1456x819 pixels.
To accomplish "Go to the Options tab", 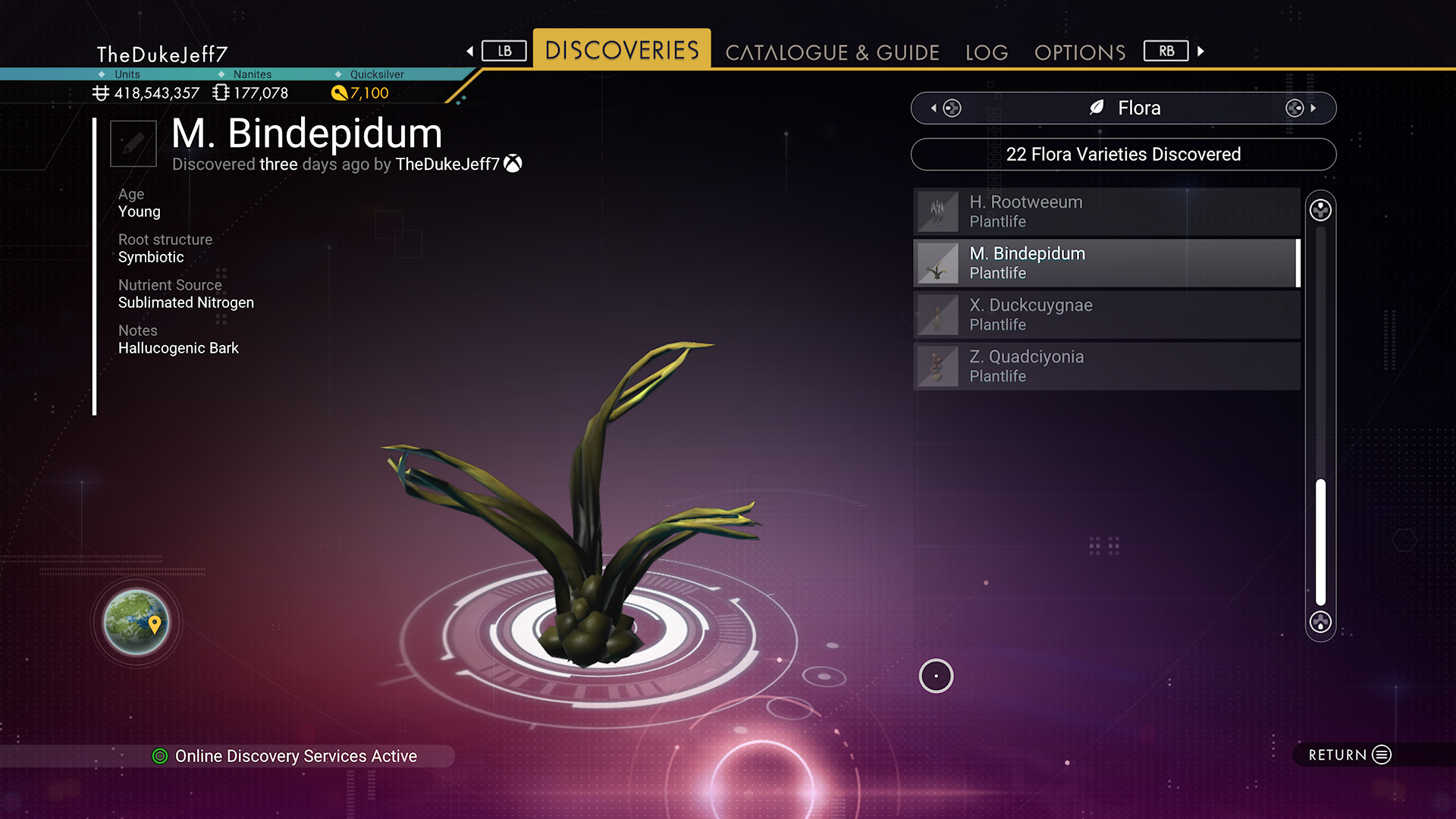I will 1080,52.
